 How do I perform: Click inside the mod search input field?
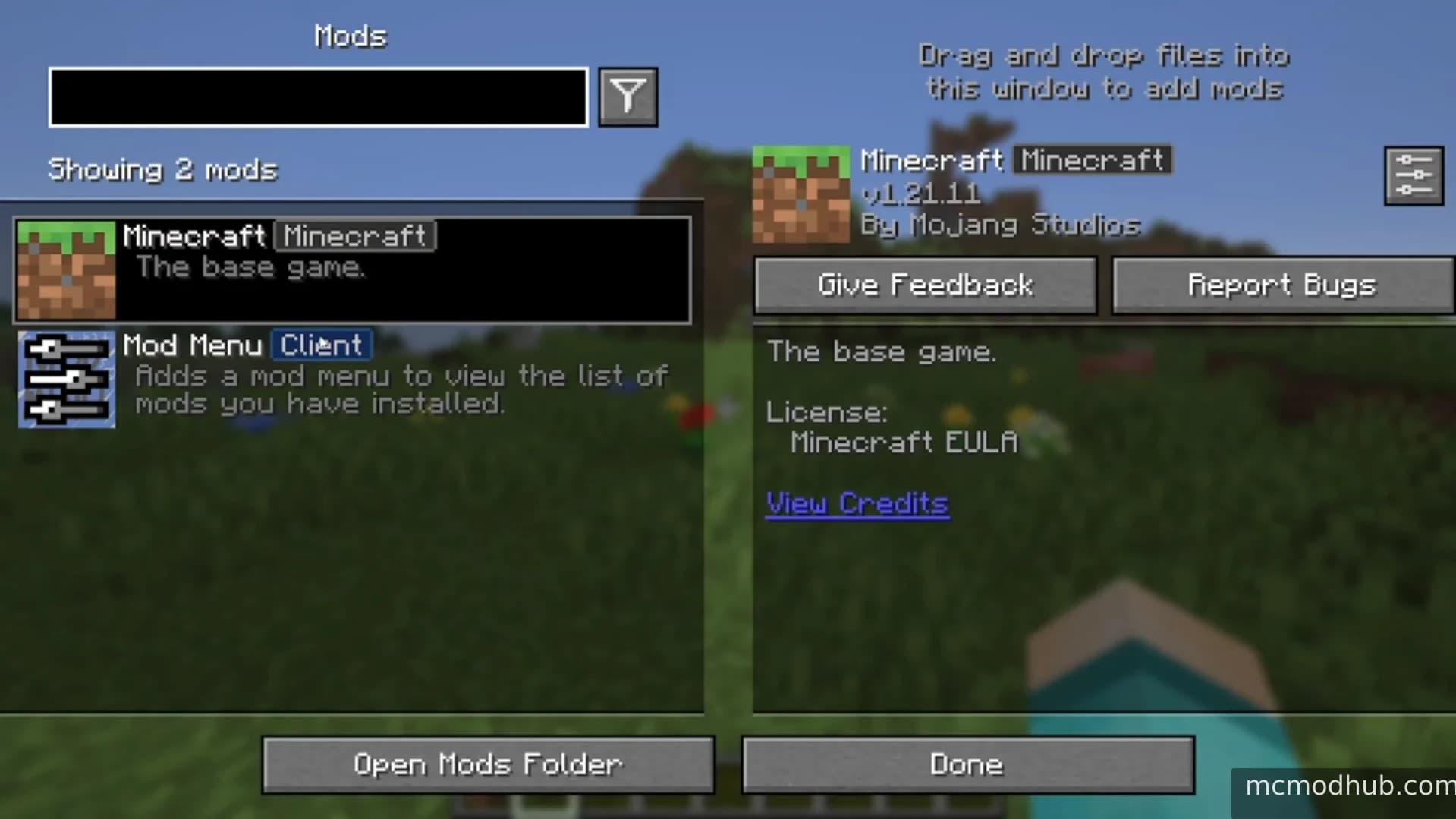[x=317, y=96]
